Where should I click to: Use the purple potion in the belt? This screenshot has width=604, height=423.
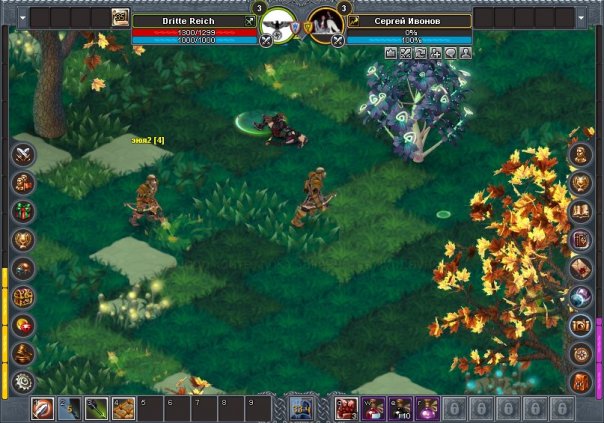point(427,408)
